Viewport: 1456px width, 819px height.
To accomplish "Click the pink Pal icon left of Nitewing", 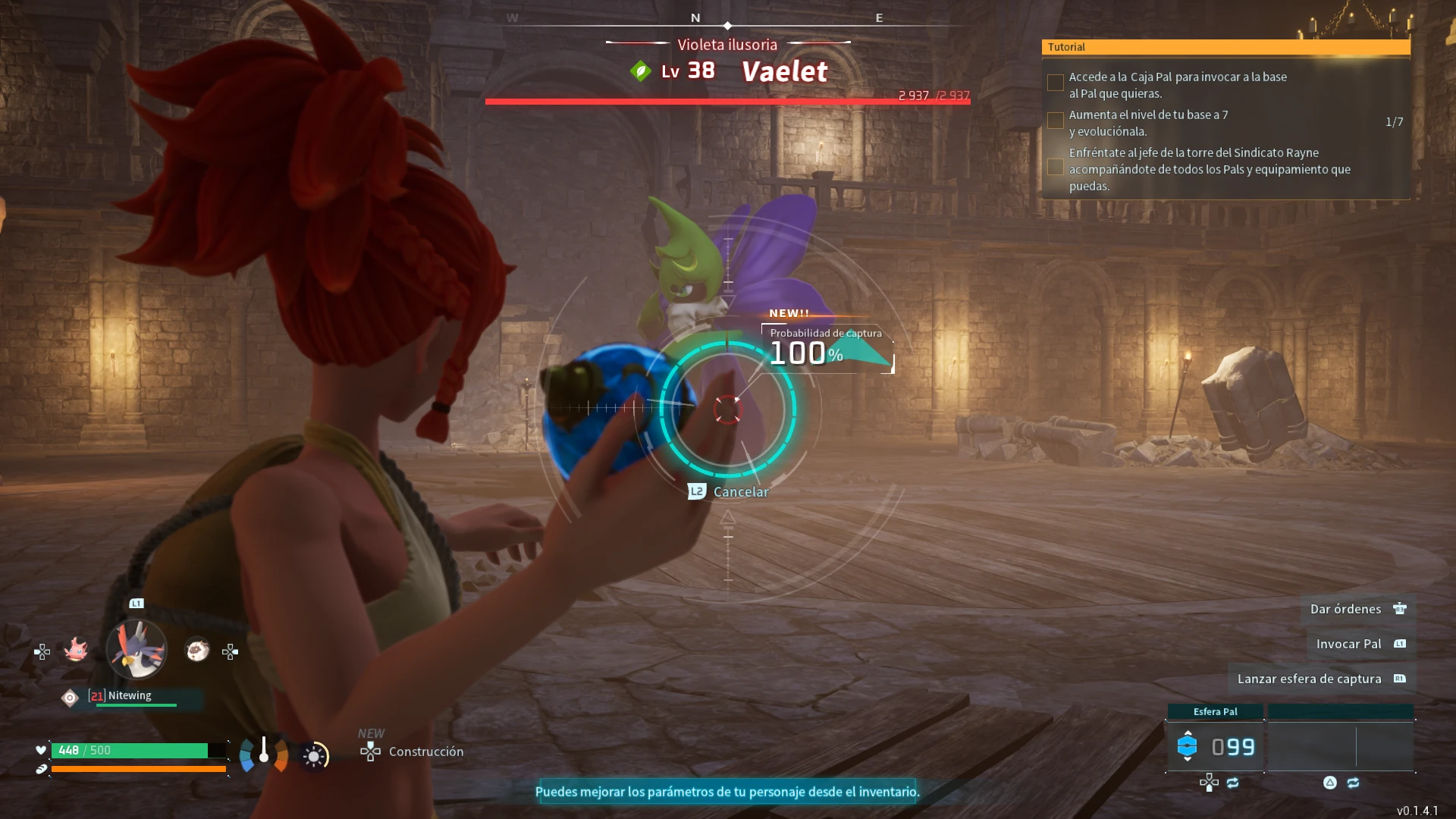I will tap(76, 651).
